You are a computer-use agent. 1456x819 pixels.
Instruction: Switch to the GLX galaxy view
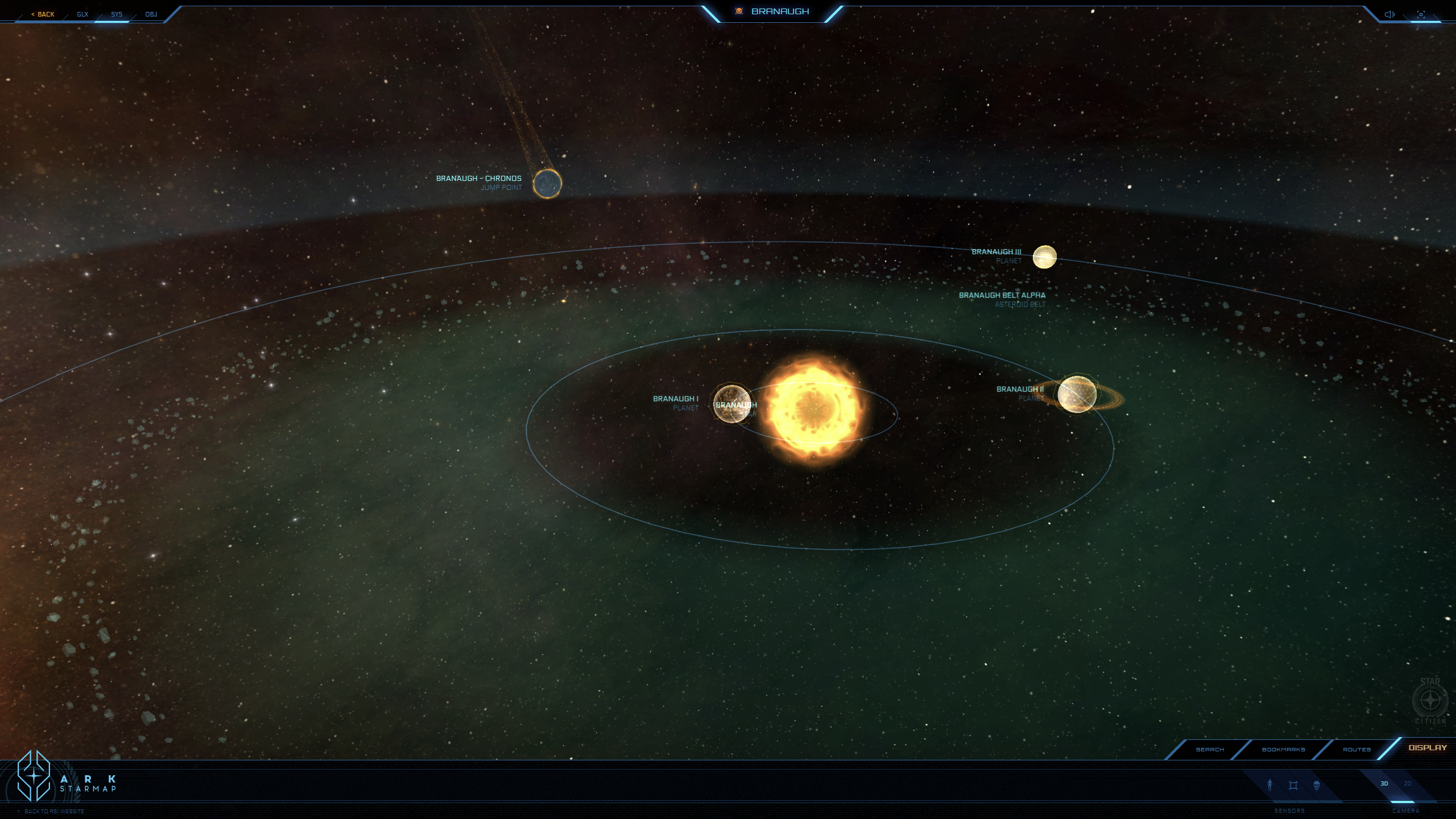pyautogui.click(x=82, y=14)
